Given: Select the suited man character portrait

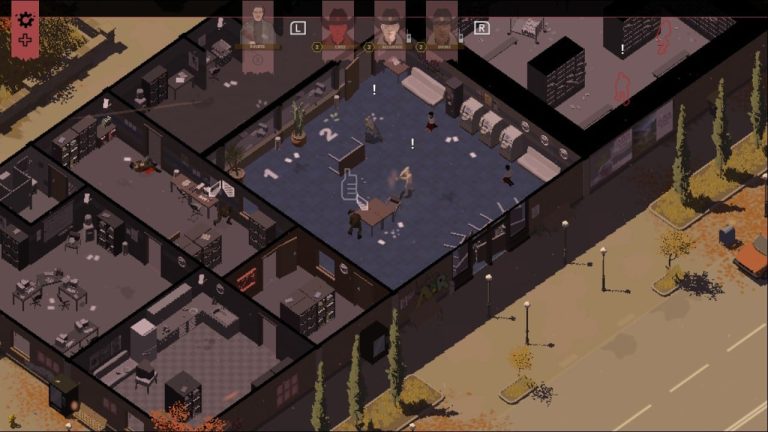Looking at the screenshot, I should coord(257,24).
